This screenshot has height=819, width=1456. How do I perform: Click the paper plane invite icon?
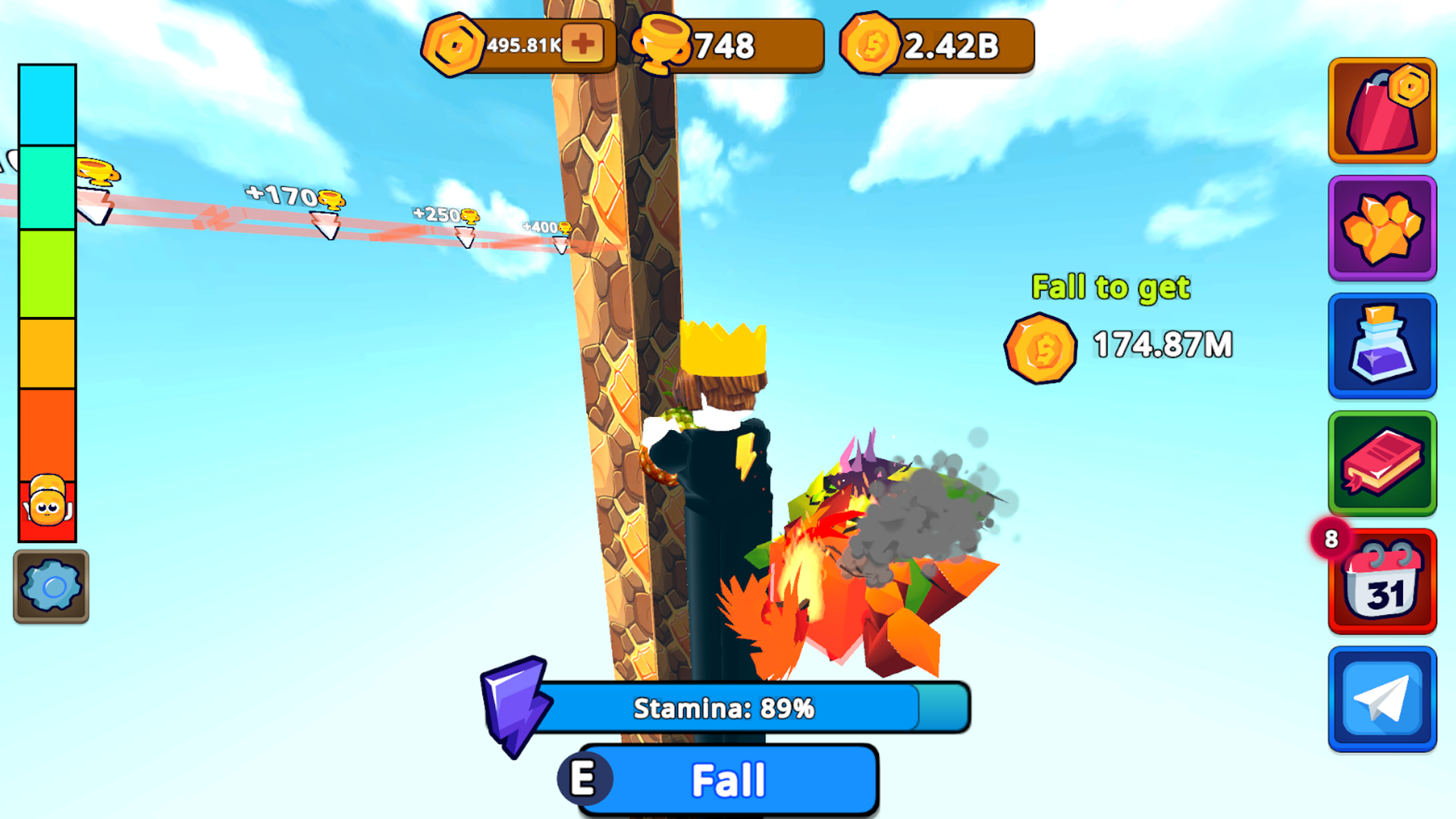pos(1382,698)
